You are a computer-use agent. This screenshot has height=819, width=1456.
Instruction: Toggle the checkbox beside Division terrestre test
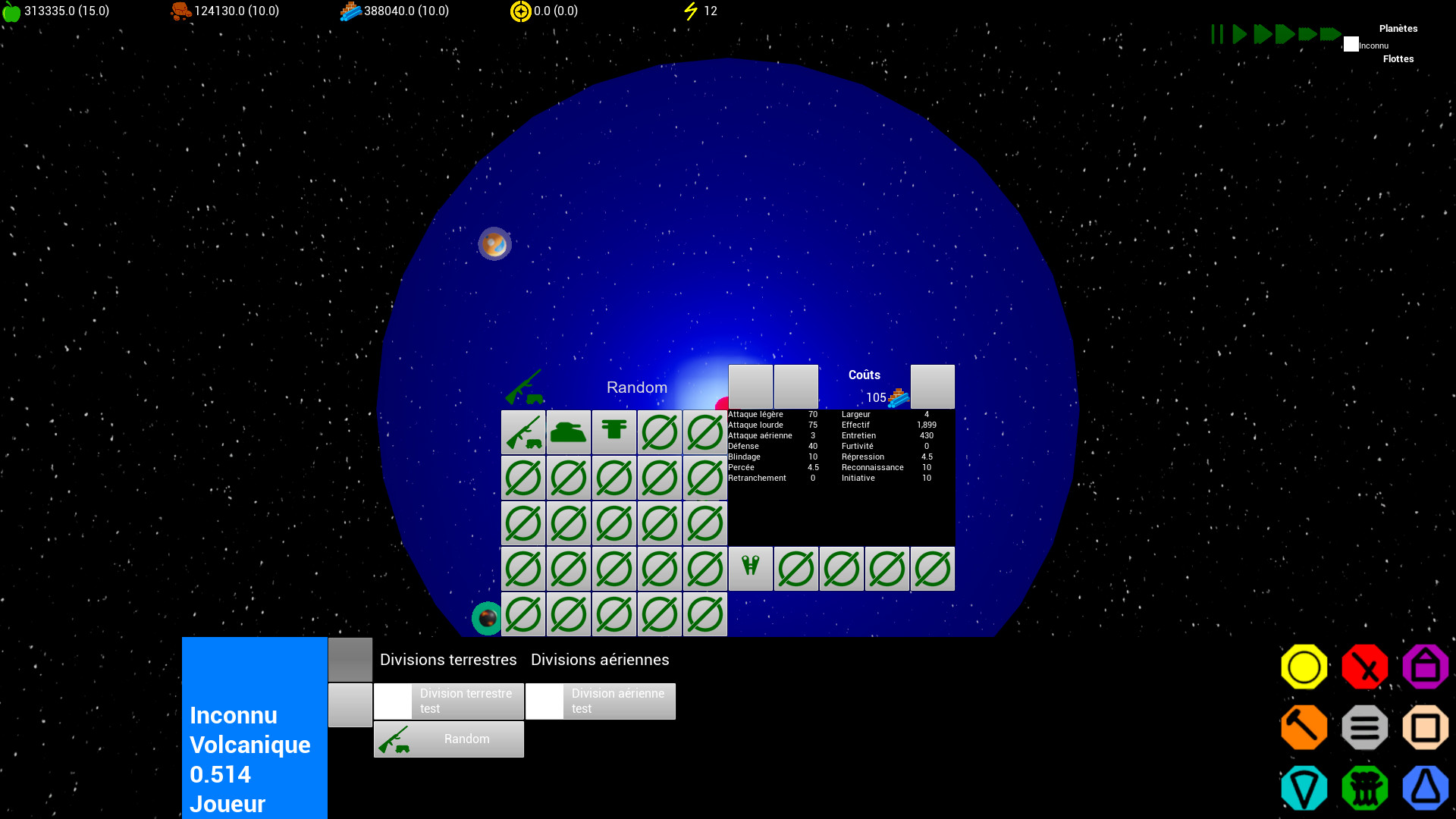[x=393, y=701]
